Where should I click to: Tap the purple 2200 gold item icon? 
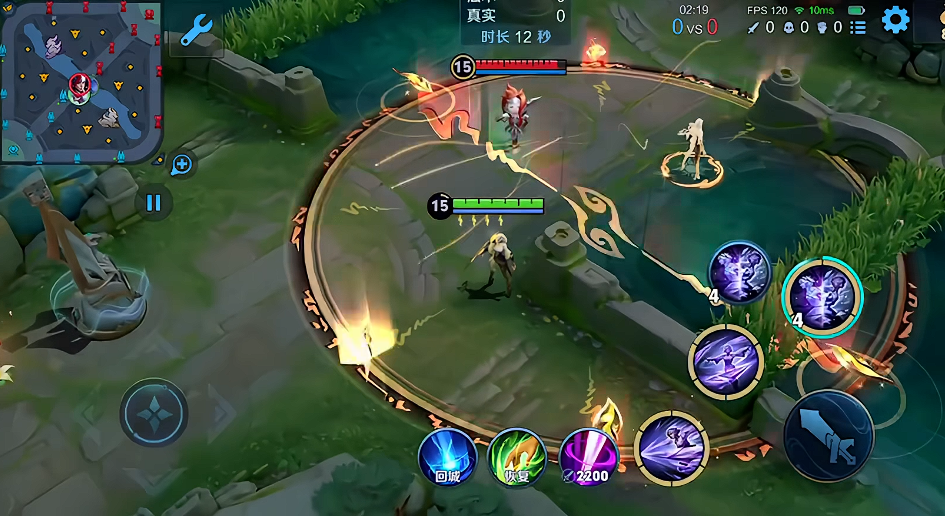click(587, 457)
